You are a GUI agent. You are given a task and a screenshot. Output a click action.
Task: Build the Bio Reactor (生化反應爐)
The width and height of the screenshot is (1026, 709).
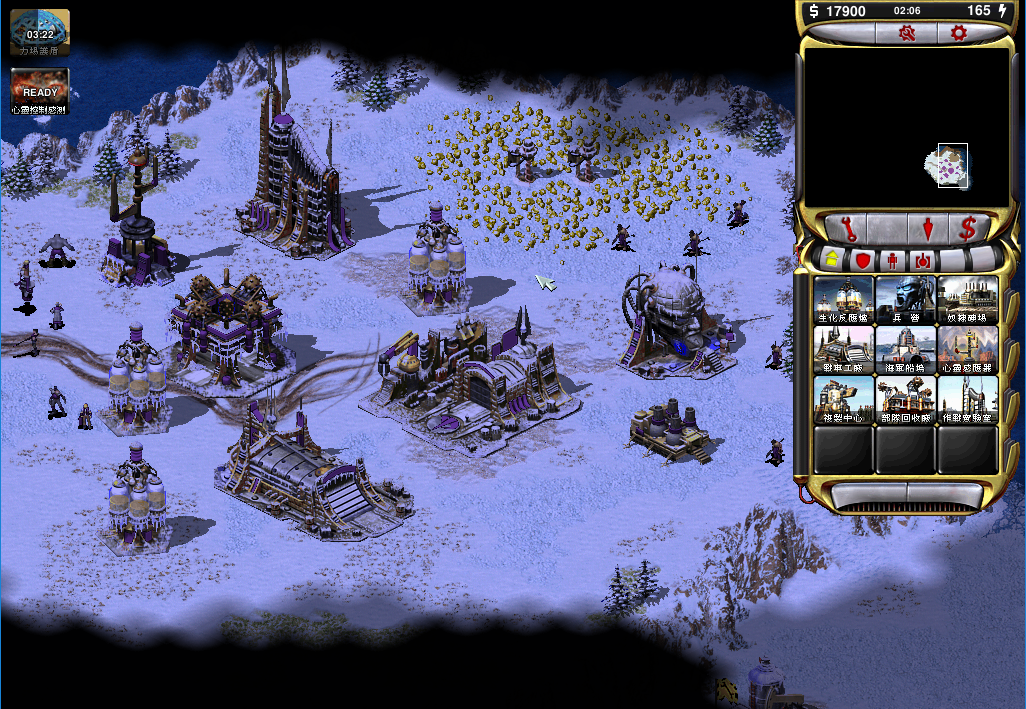(x=844, y=299)
